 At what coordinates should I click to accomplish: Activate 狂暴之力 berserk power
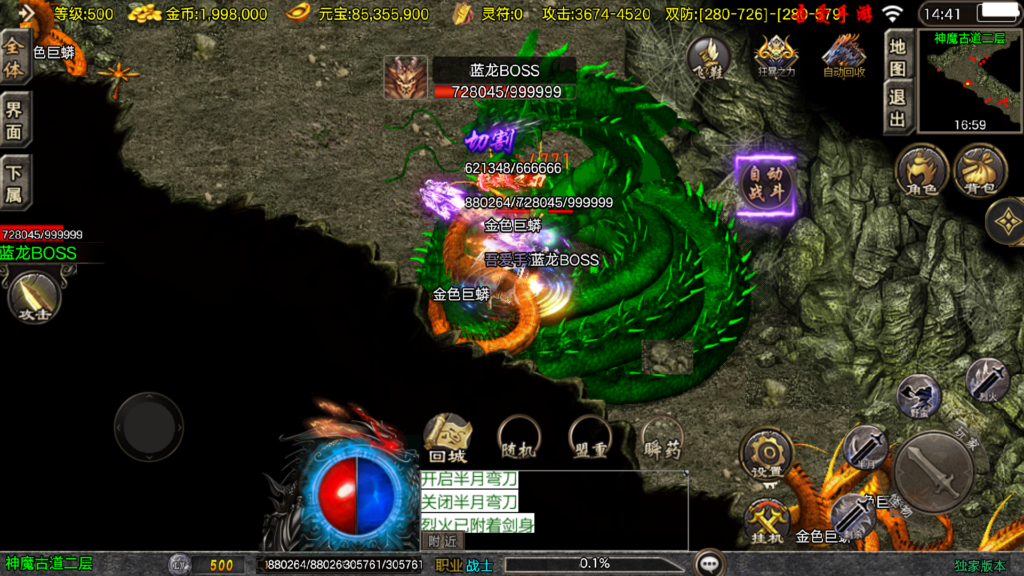point(776,57)
